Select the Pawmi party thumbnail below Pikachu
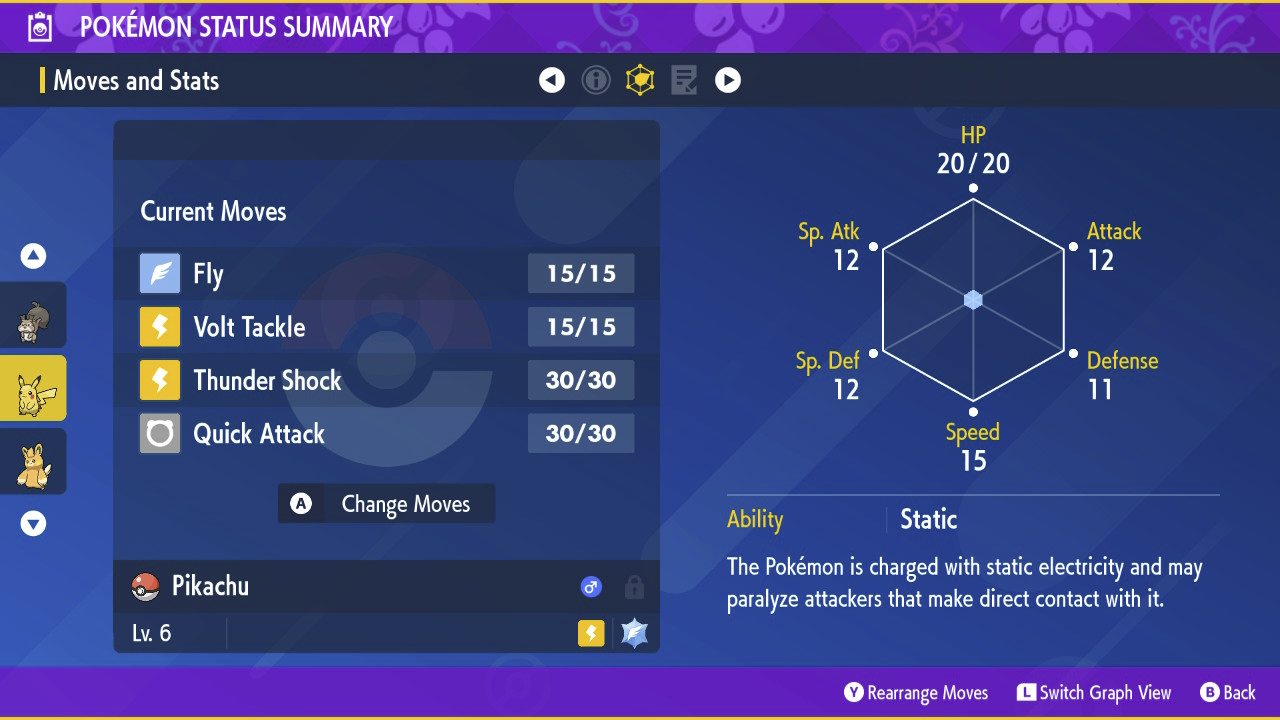The width and height of the screenshot is (1280, 720). pos(34,462)
